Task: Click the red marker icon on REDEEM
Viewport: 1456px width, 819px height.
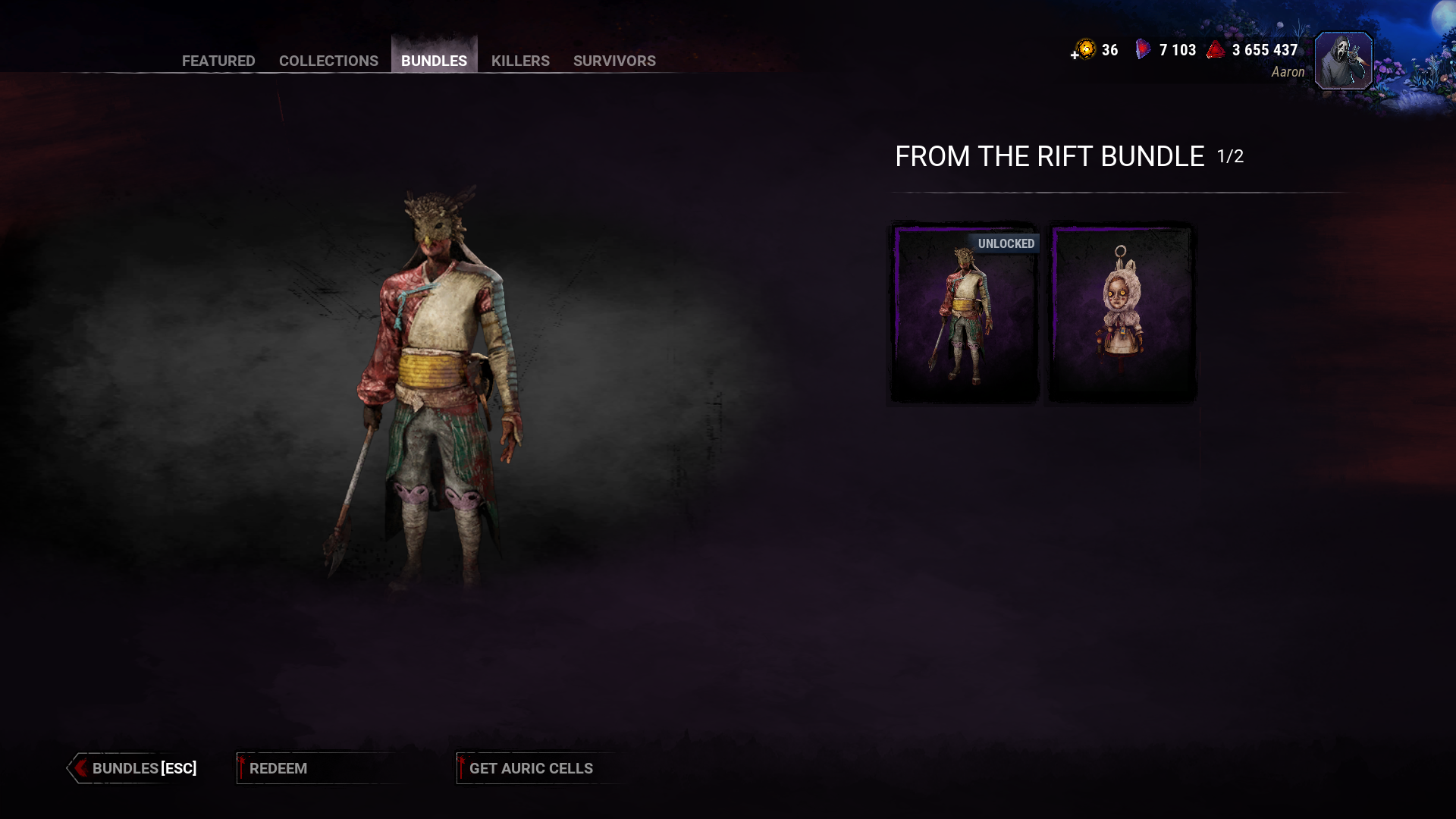Action: click(242, 767)
